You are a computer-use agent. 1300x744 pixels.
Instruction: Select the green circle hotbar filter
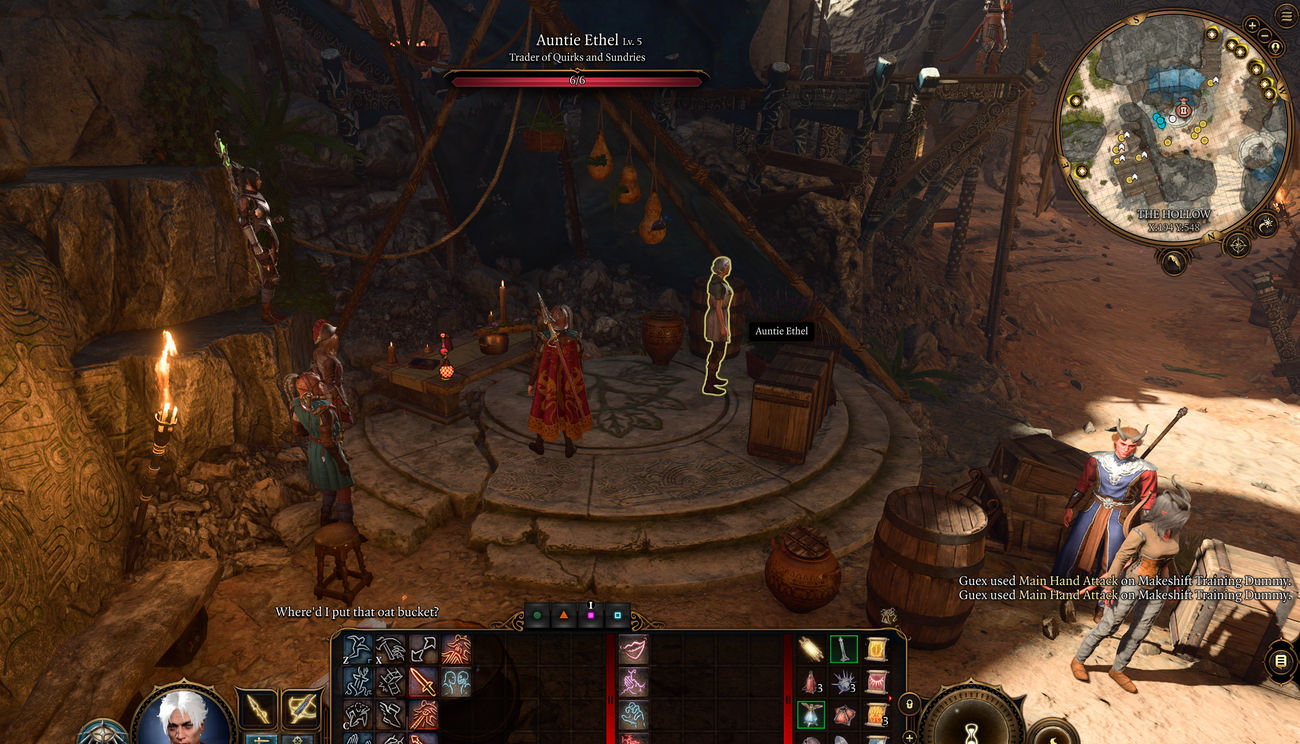(x=538, y=616)
